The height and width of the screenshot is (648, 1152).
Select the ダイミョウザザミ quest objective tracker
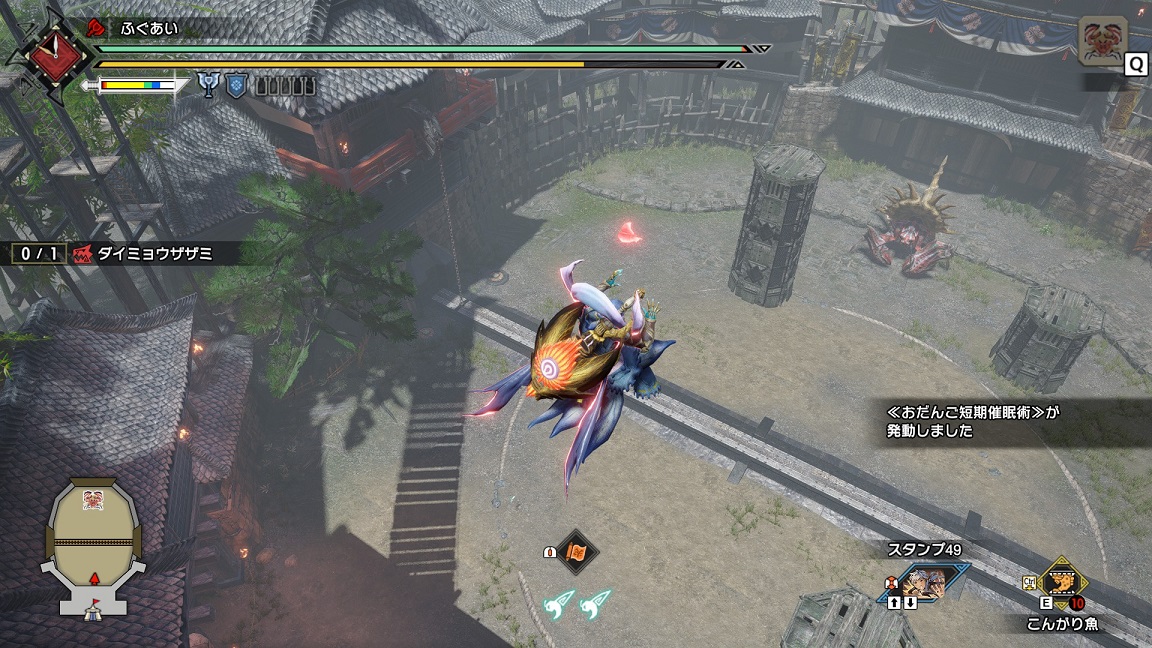(x=125, y=254)
